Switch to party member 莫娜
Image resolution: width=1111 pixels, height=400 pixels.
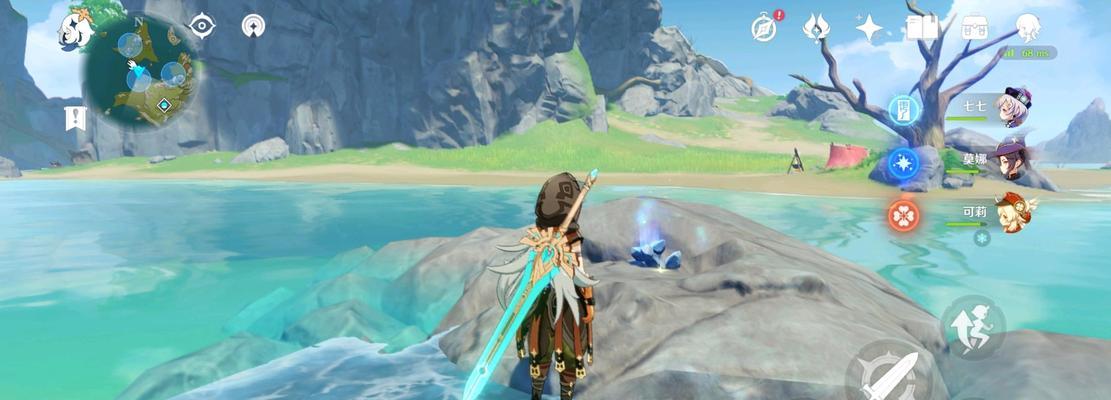coord(1010,160)
